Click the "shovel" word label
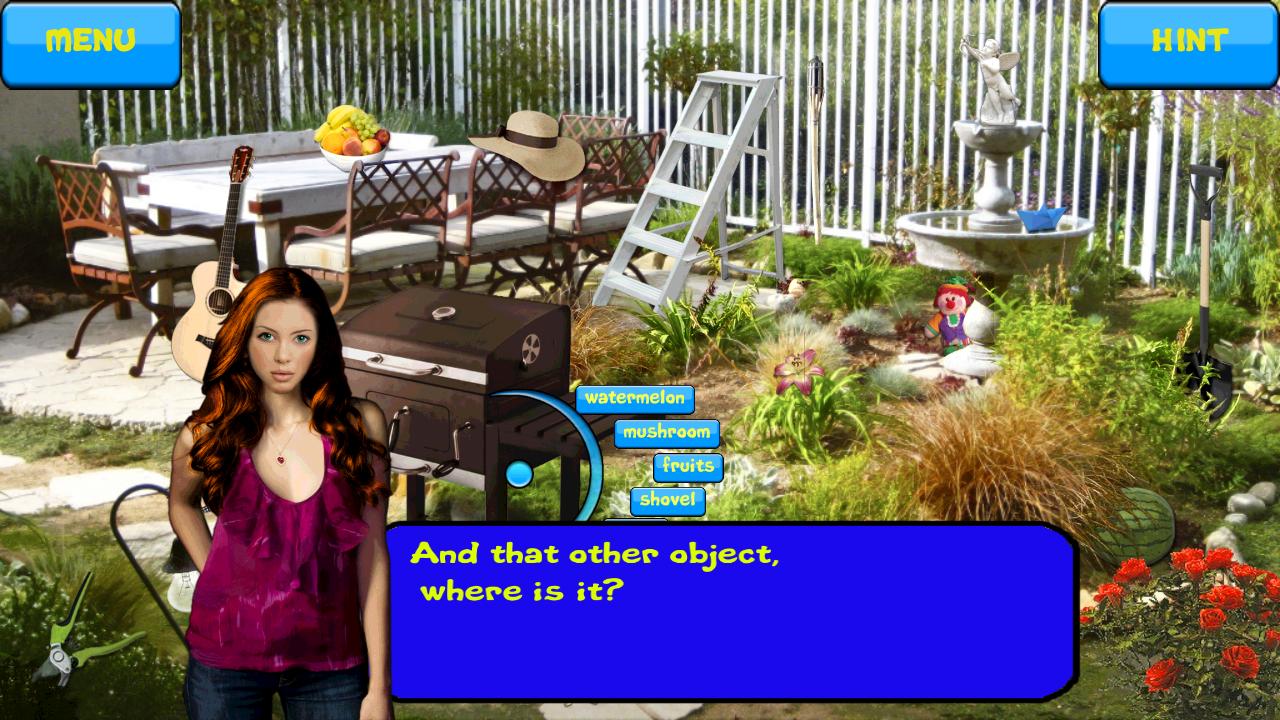Image resolution: width=1280 pixels, height=720 pixels. point(670,501)
